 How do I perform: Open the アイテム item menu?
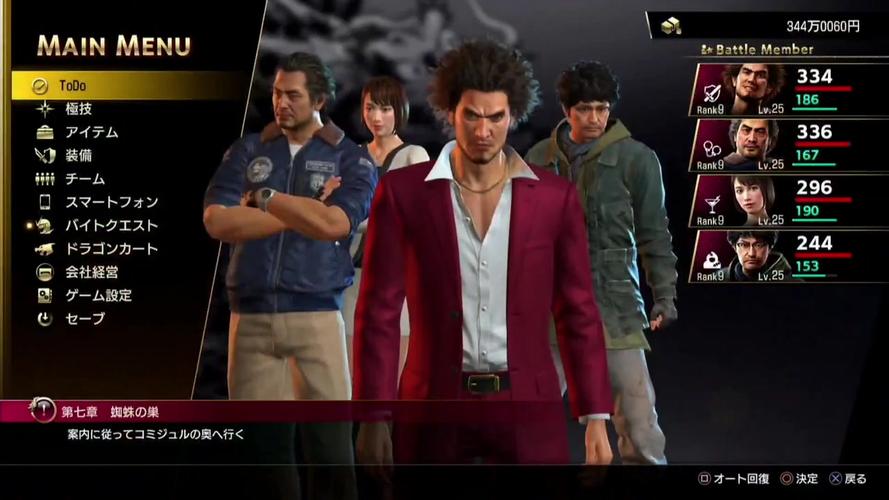[x=91, y=132]
